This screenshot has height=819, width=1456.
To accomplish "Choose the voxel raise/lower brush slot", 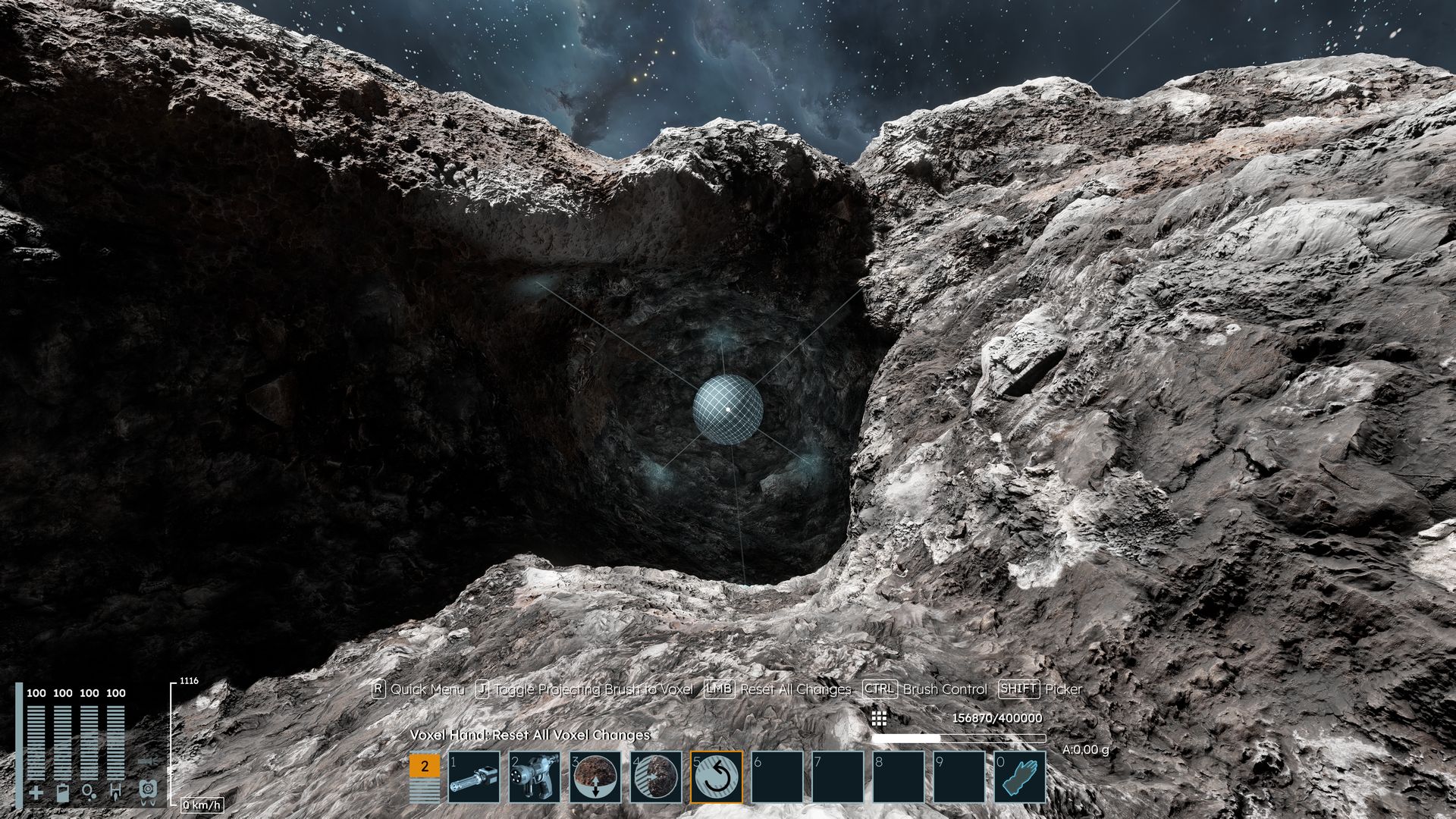I will point(595,777).
